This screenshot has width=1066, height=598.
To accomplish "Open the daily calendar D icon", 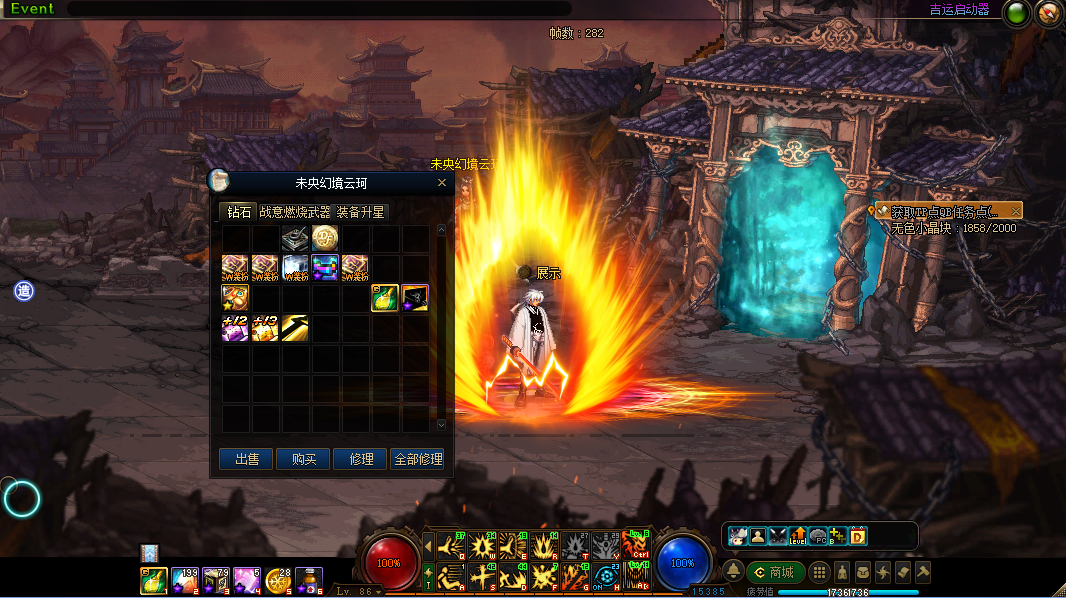I will point(857,536).
